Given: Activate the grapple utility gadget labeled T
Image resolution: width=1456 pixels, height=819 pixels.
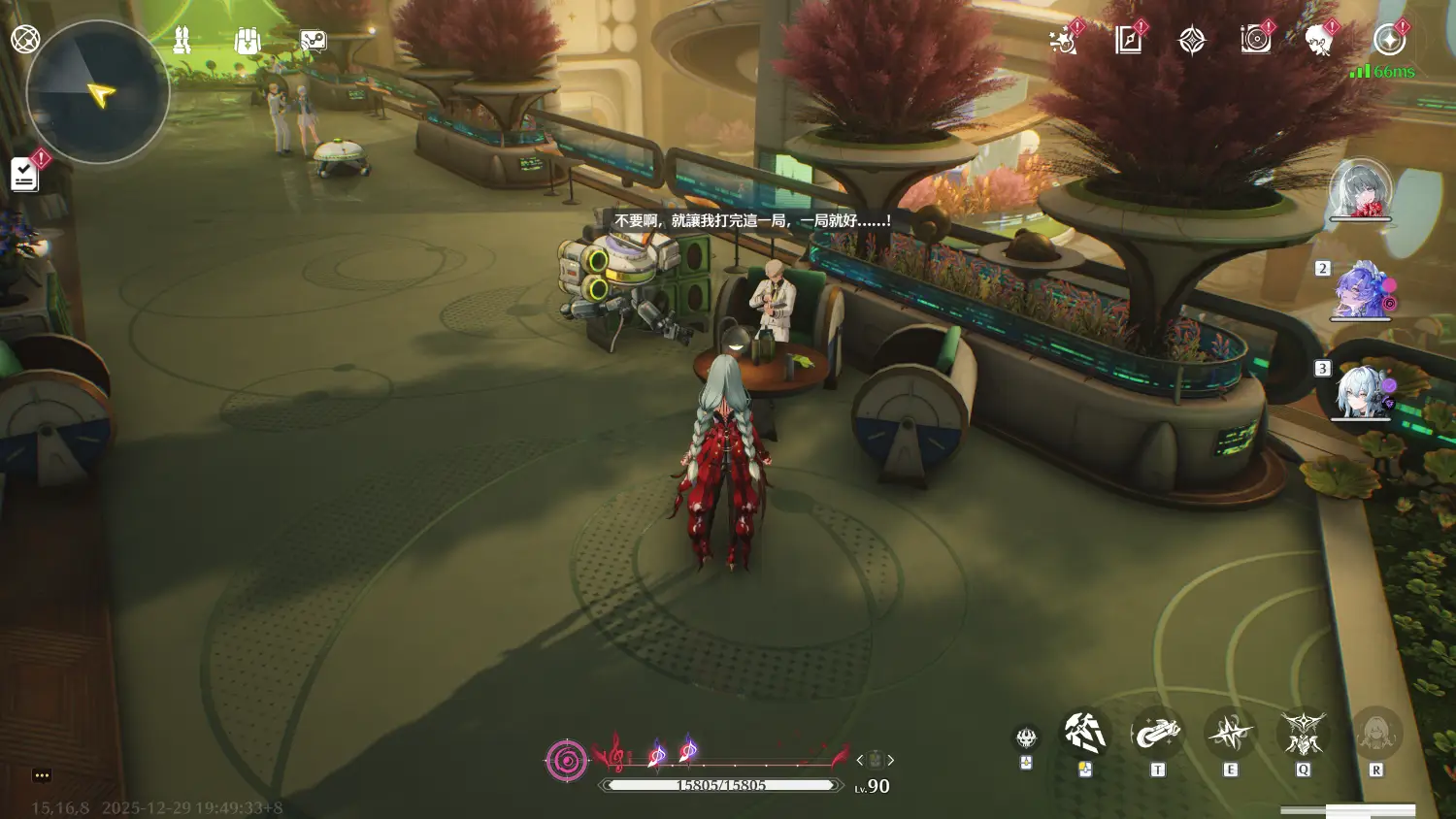Looking at the screenshot, I should pos(1157,734).
